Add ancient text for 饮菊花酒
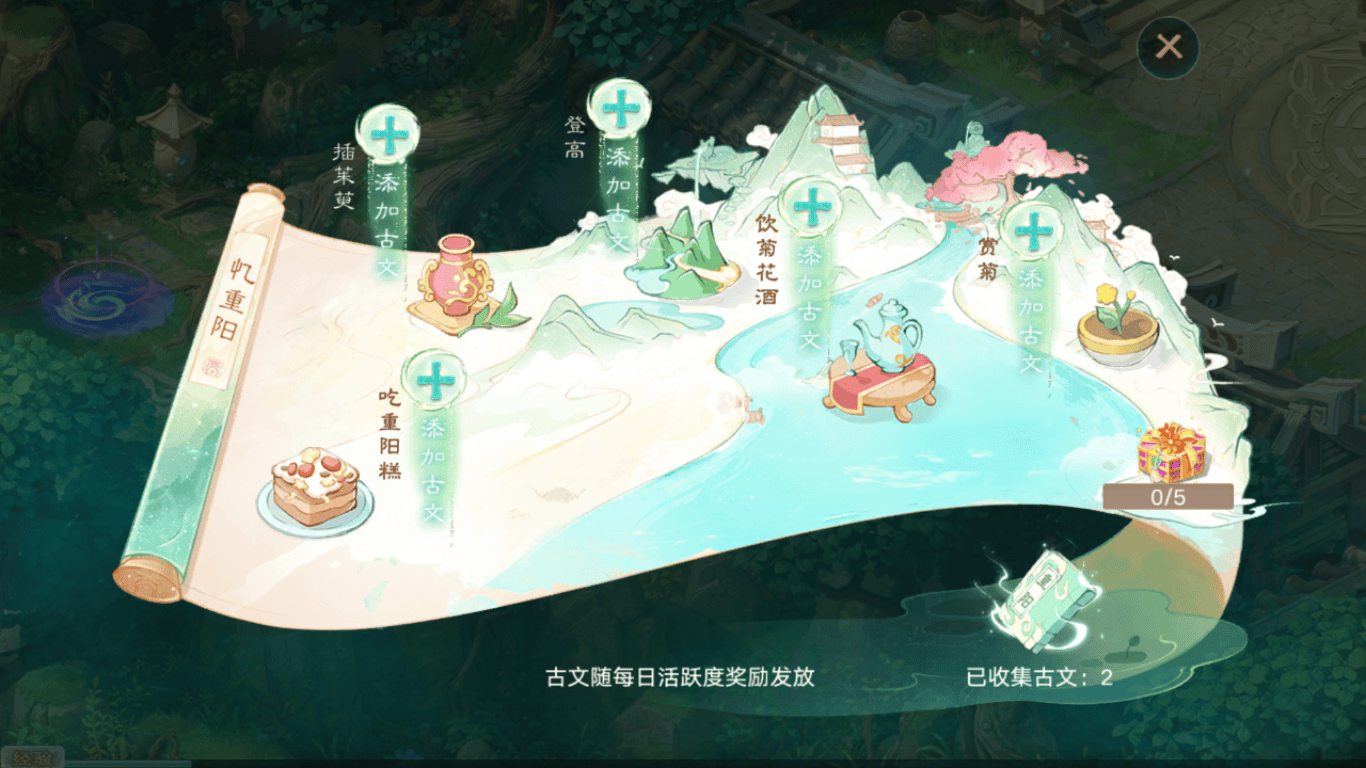Image resolution: width=1366 pixels, height=768 pixels. pos(811,207)
